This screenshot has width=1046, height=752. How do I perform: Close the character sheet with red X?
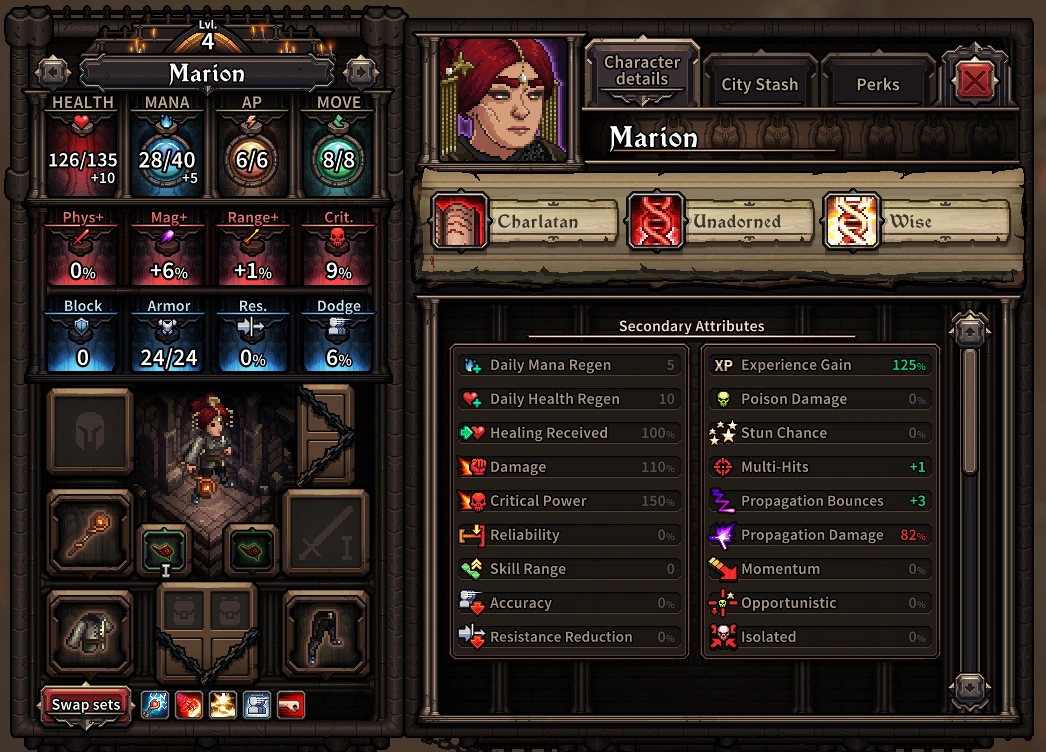pos(972,82)
